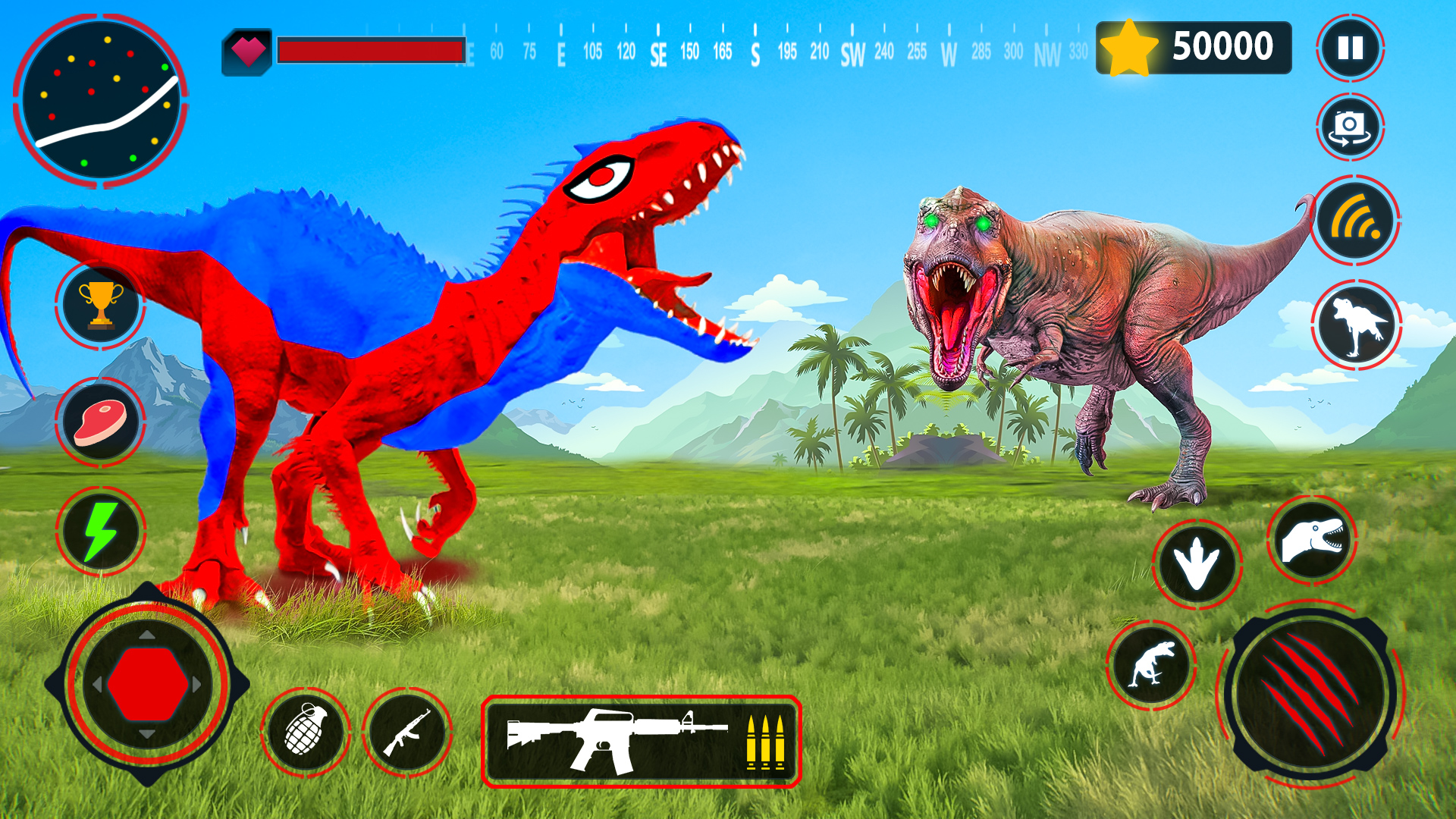Throw a grenade

[306, 731]
